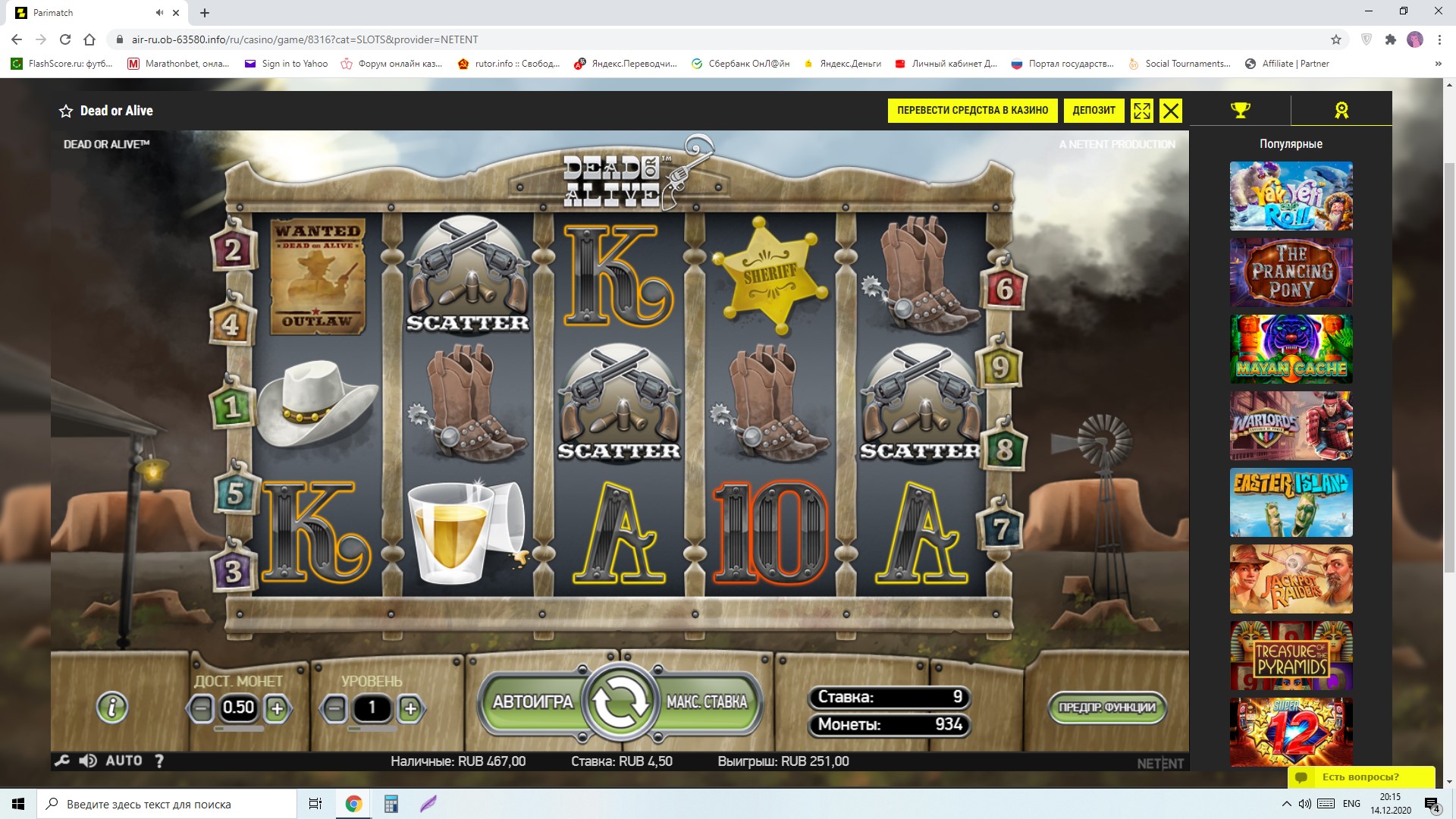
Task: Toggle the sound speaker icon
Action: pyautogui.click(x=88, y=761)
